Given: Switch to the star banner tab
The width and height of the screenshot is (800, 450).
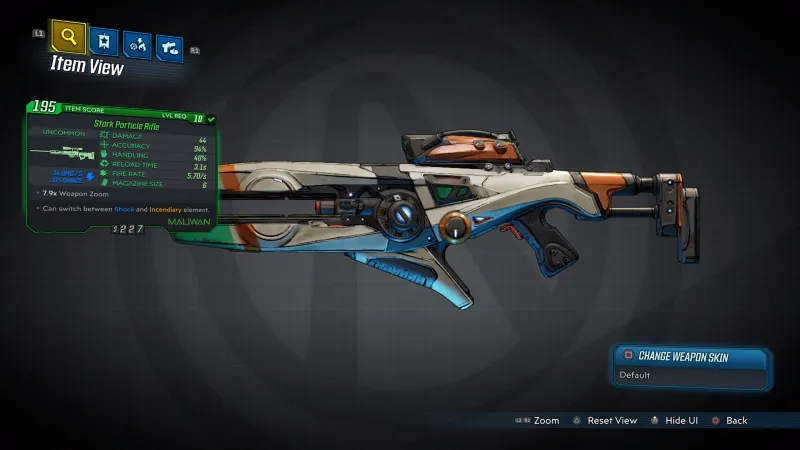Looking at the screenshot, I should [102, 42].
